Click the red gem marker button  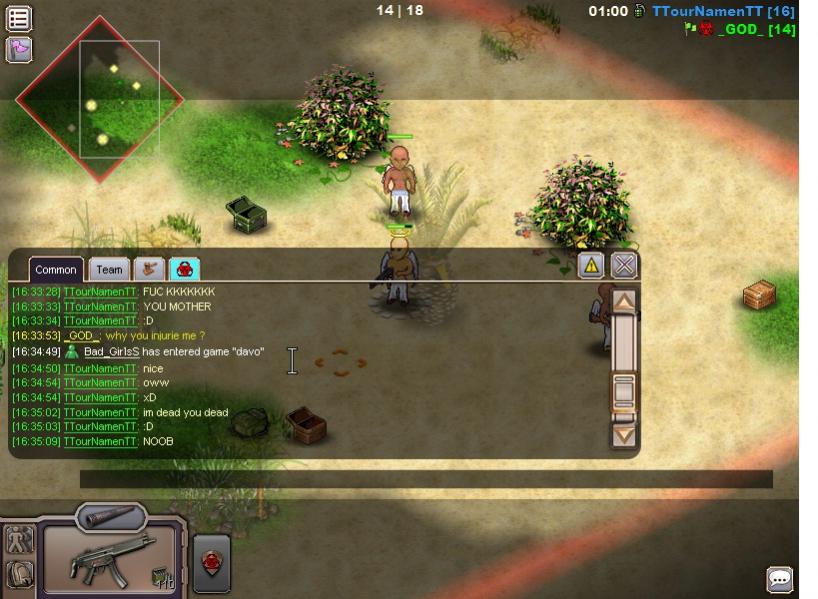[x=212, y=563]
